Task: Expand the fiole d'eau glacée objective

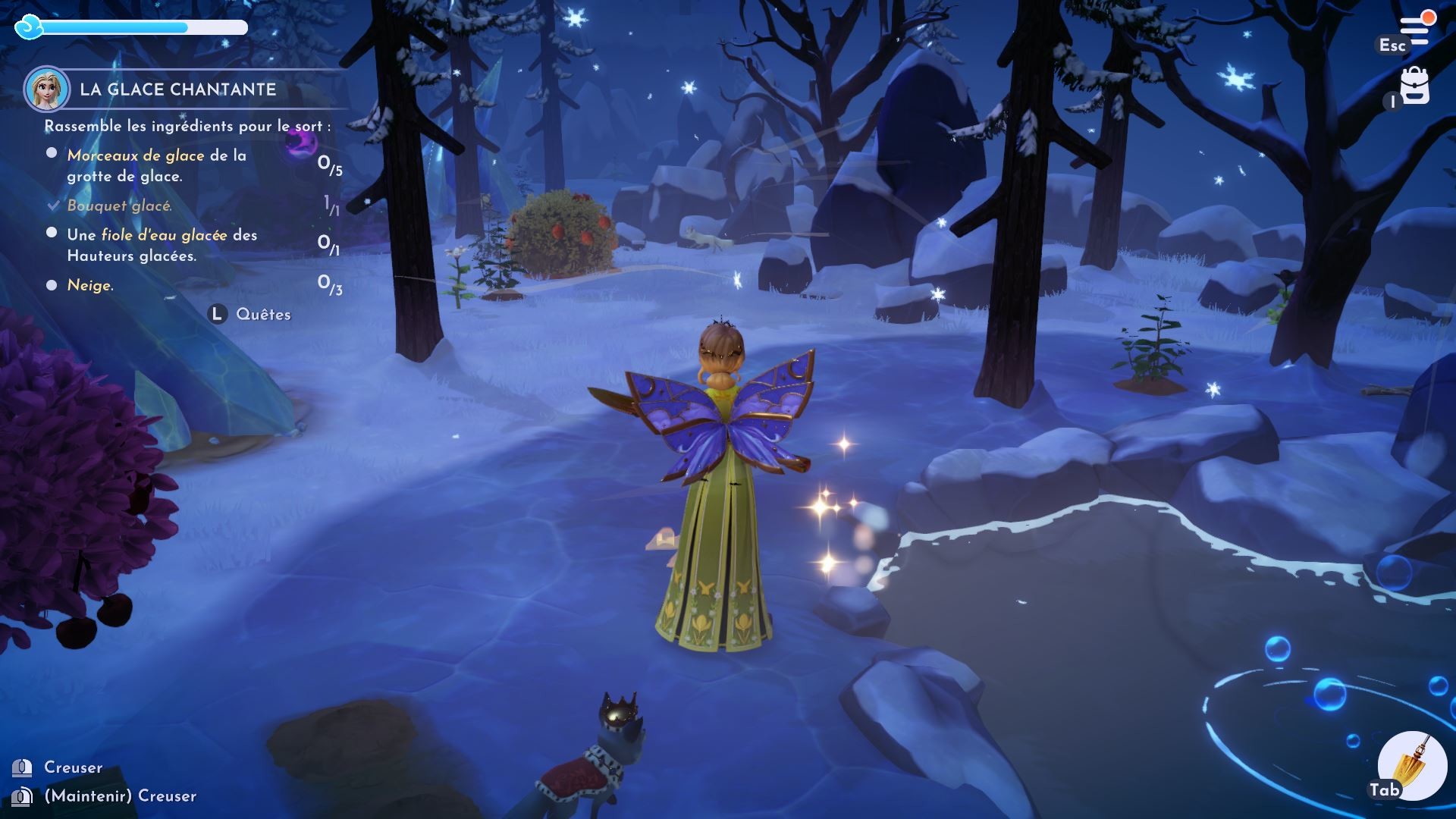Action: [x=51, y=235]
